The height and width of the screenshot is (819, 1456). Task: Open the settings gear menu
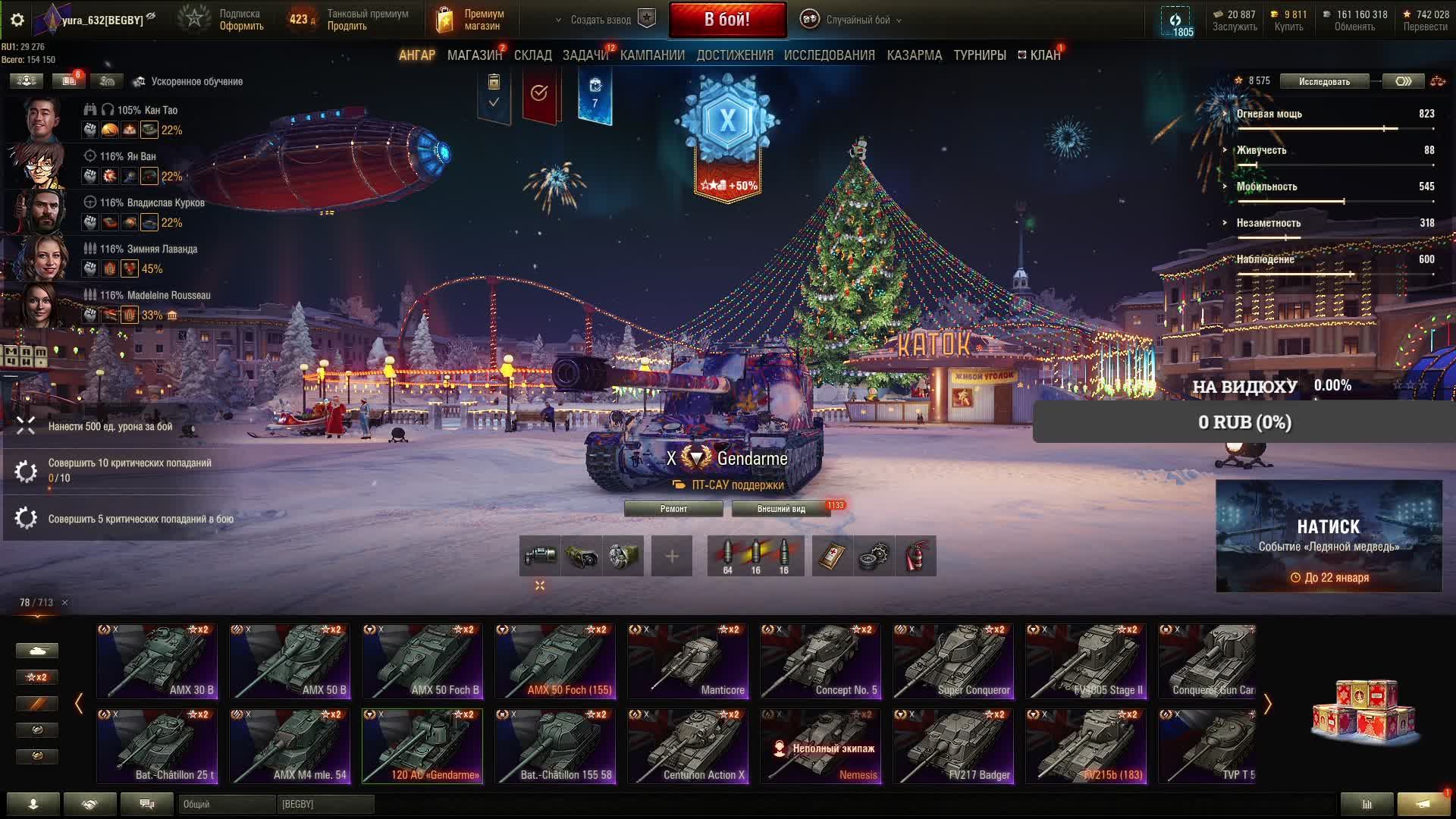pos(17,20)
